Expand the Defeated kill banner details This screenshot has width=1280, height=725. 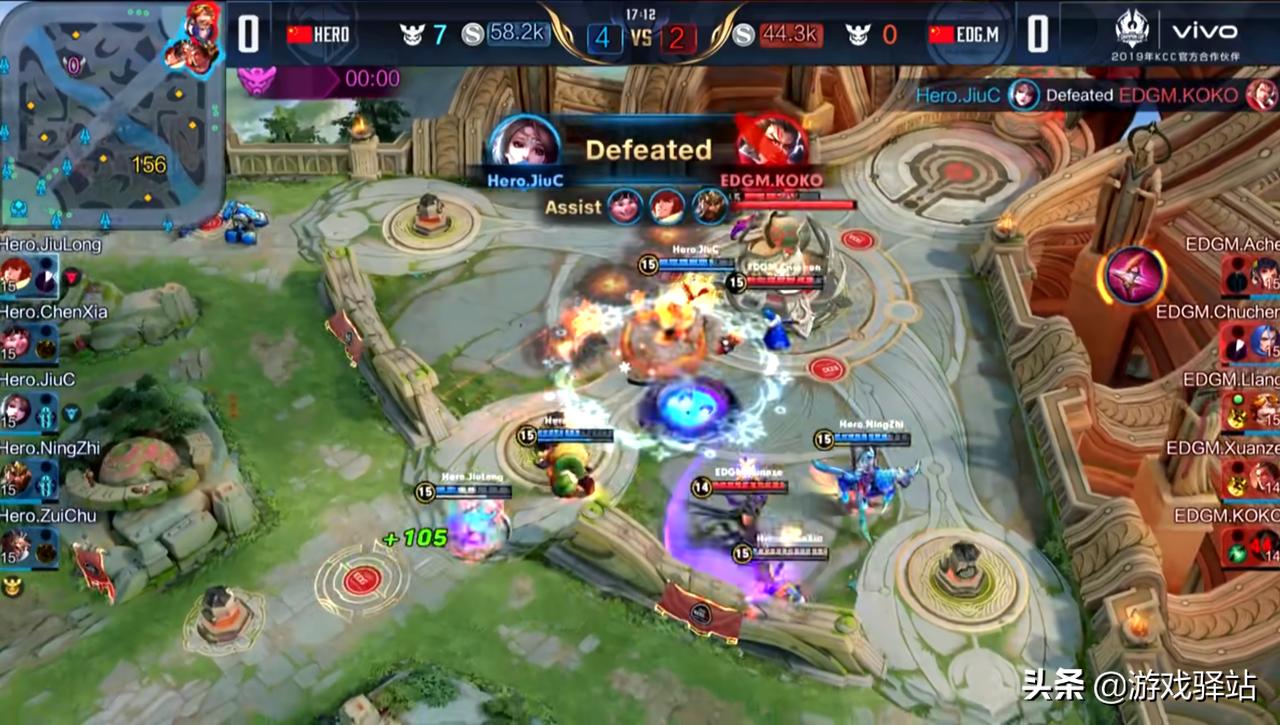(x=648, y=150)
